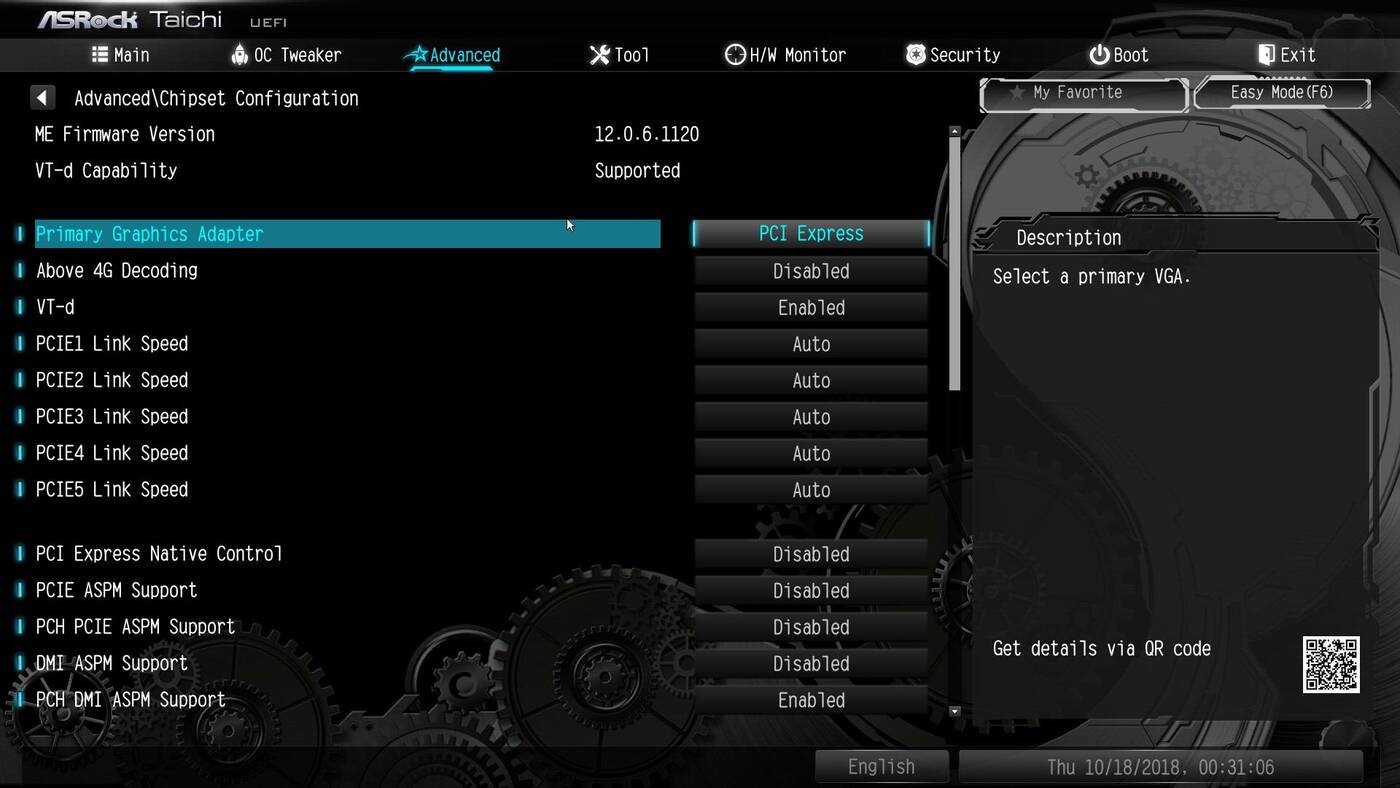The height and width of the screenshot is (788, 1400).
Task: Switch to Easy Mode
Action: 1281,93
